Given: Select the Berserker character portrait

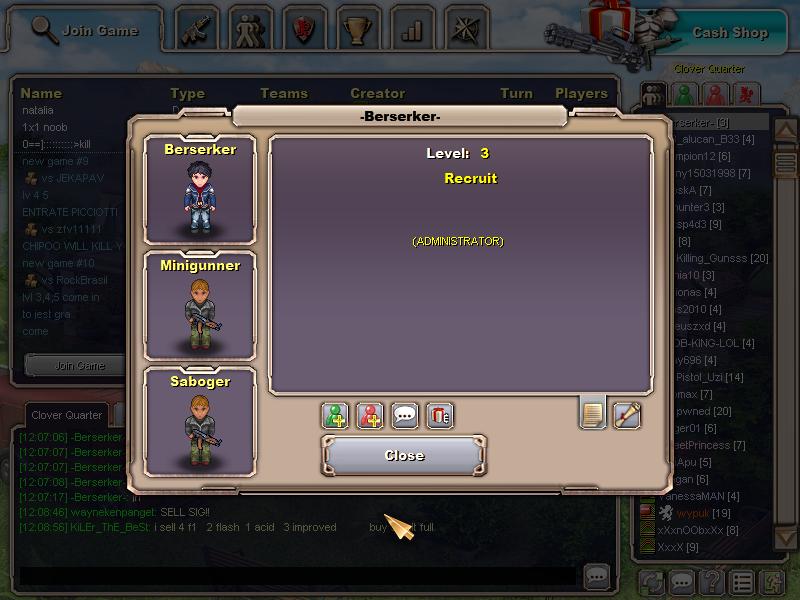Looking at the screenshot, I should pos(200,190).
